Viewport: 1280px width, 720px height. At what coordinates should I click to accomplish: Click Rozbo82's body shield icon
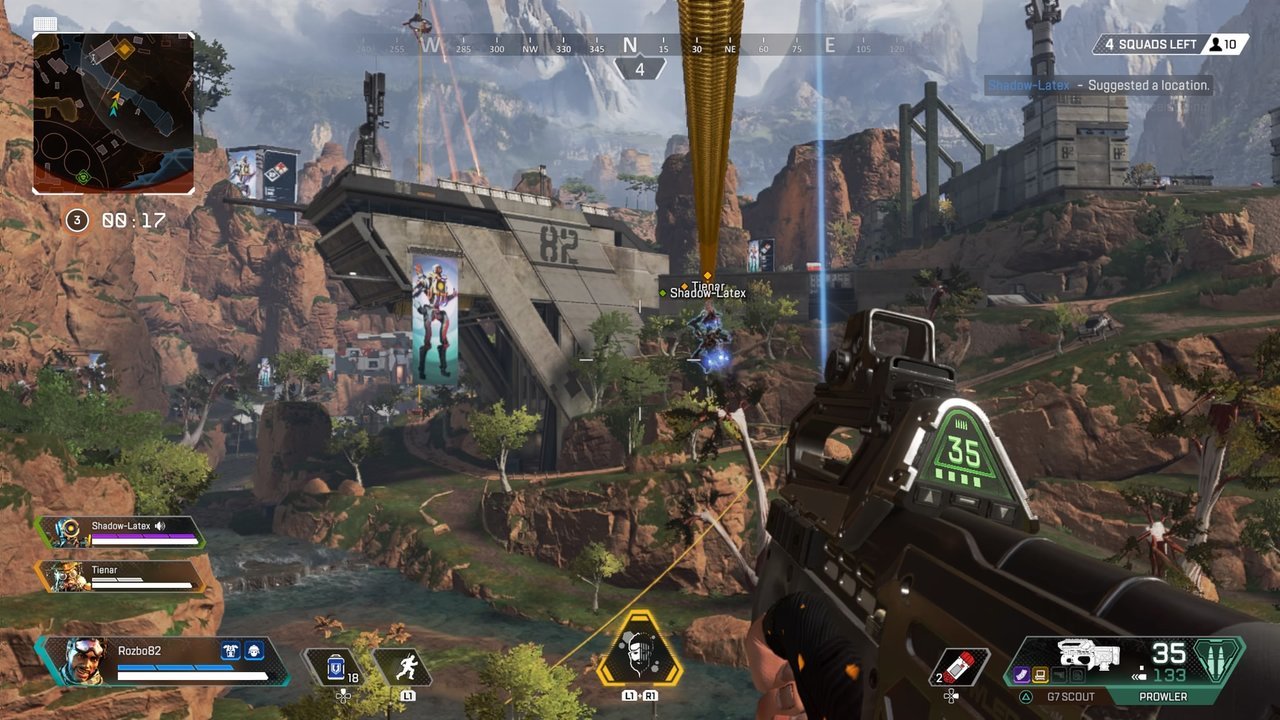[x=231, y=649]
